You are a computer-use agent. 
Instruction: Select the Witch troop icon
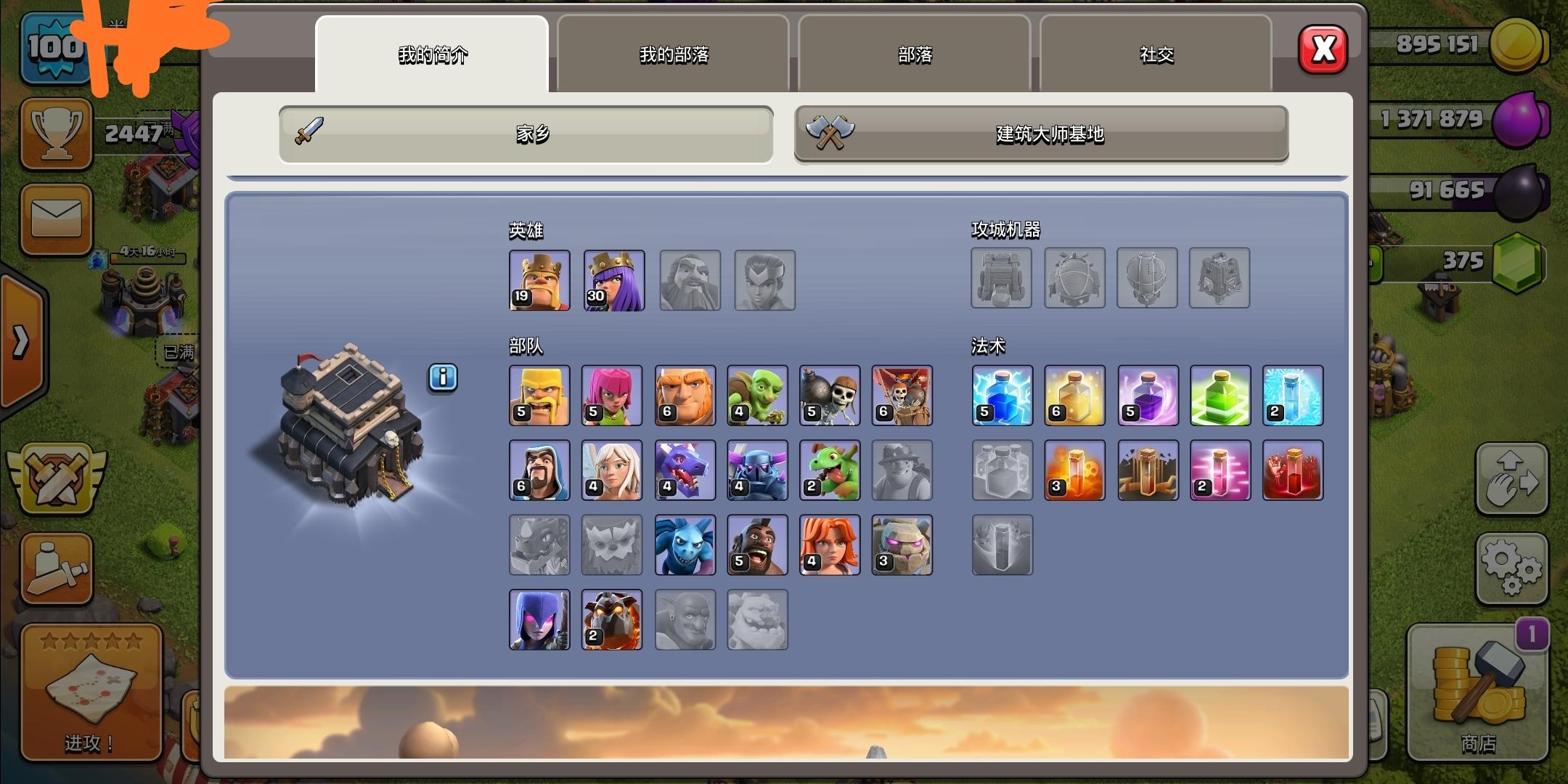click(539, 619)
